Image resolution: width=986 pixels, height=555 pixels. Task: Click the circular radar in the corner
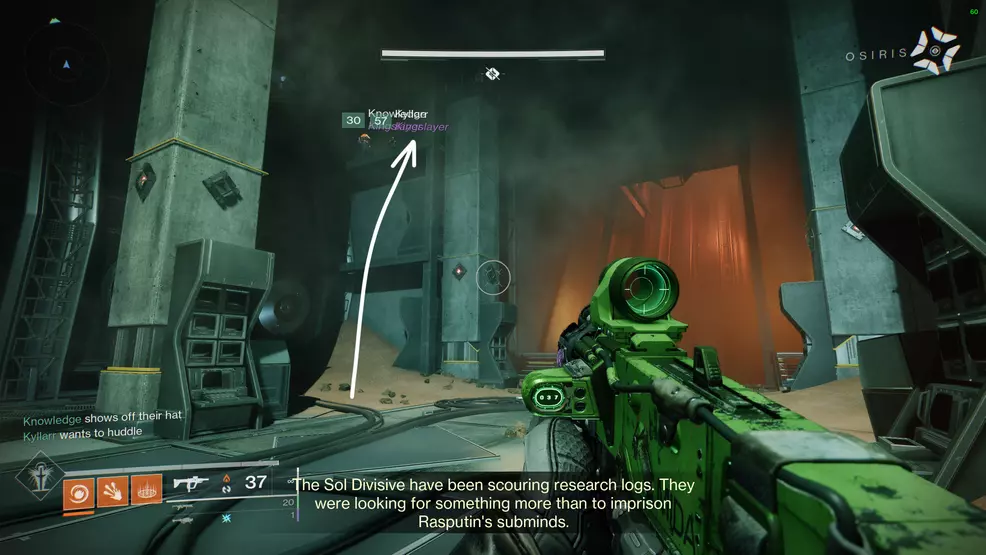click(x=66, y=65)
